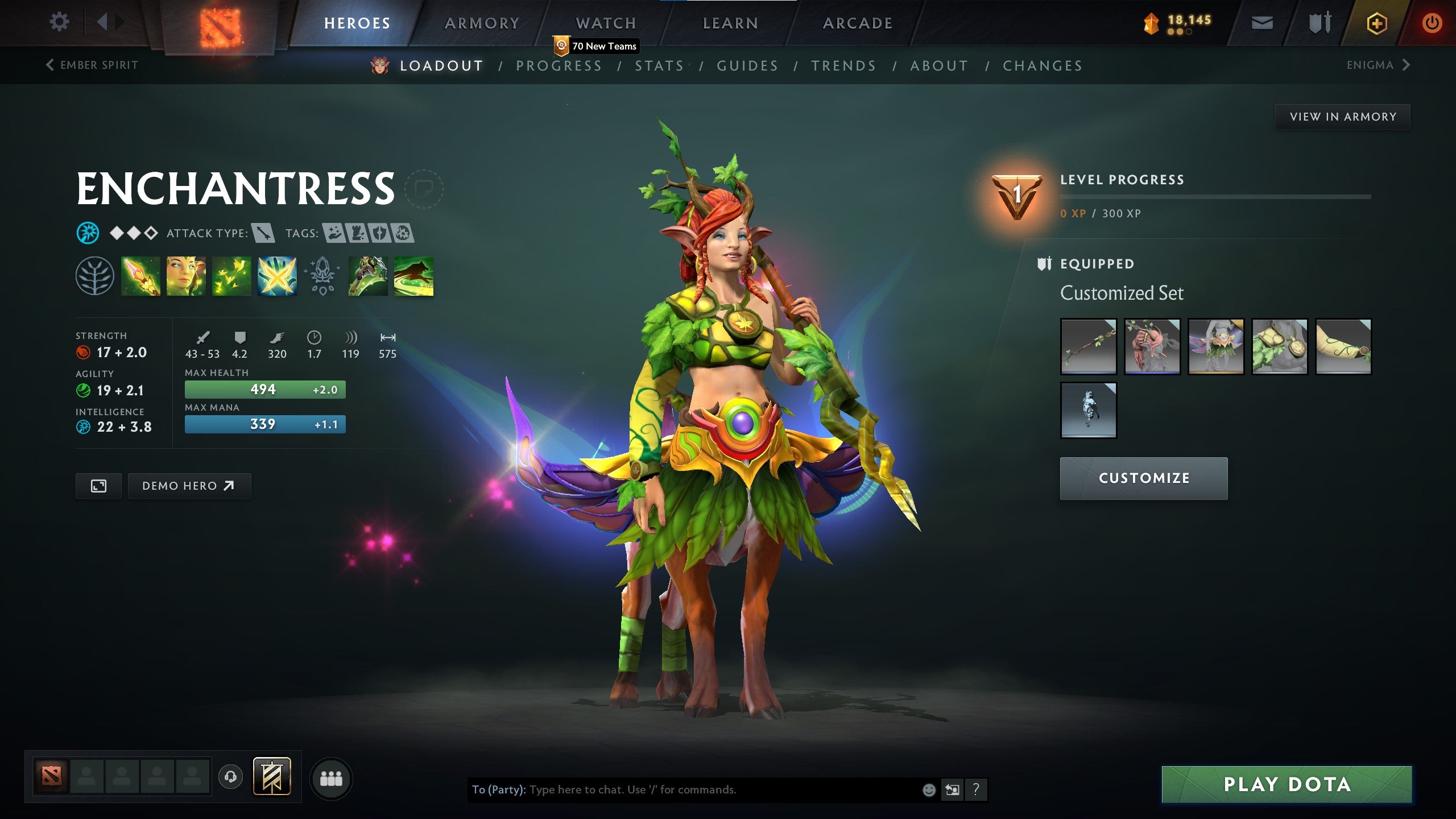
Task: Switch to the ARMORY tab
Action: [x=482, y=23]
